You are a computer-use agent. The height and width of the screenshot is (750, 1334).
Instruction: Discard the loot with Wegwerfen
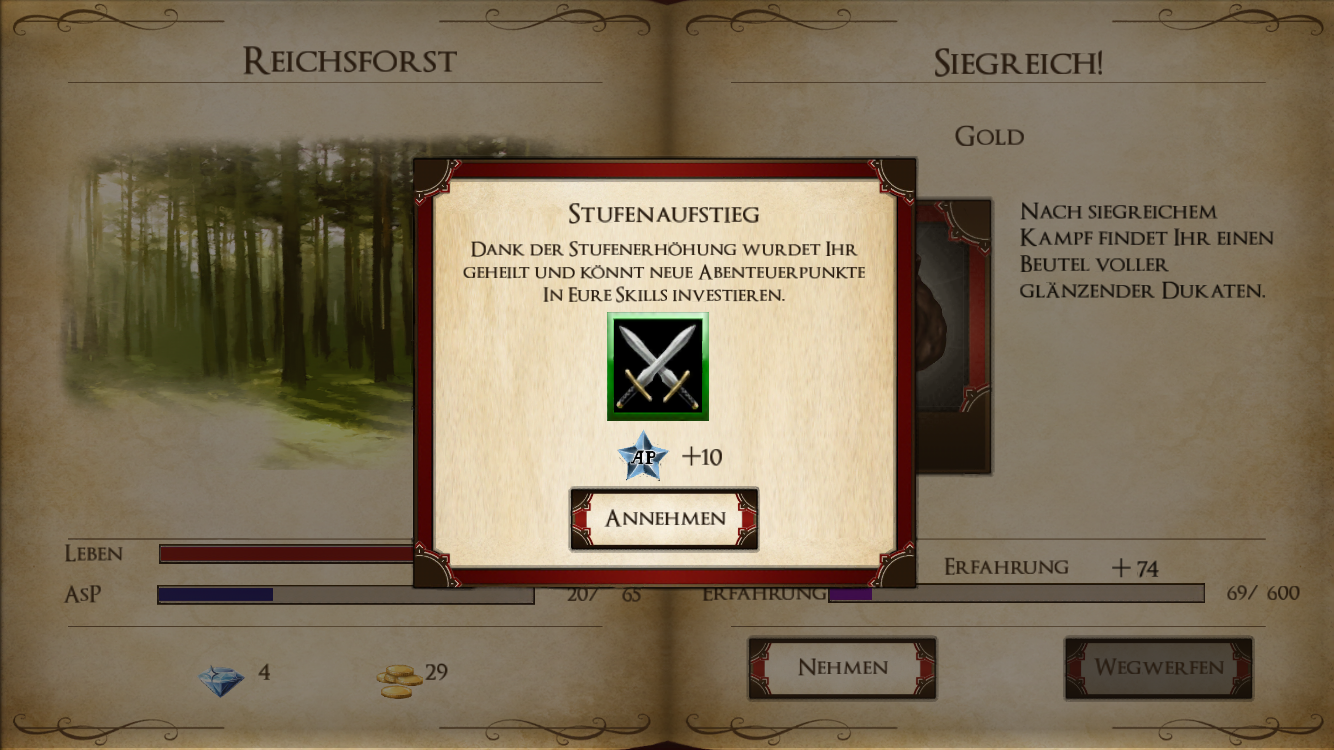pyautogui.click(x=1158, y=668)
